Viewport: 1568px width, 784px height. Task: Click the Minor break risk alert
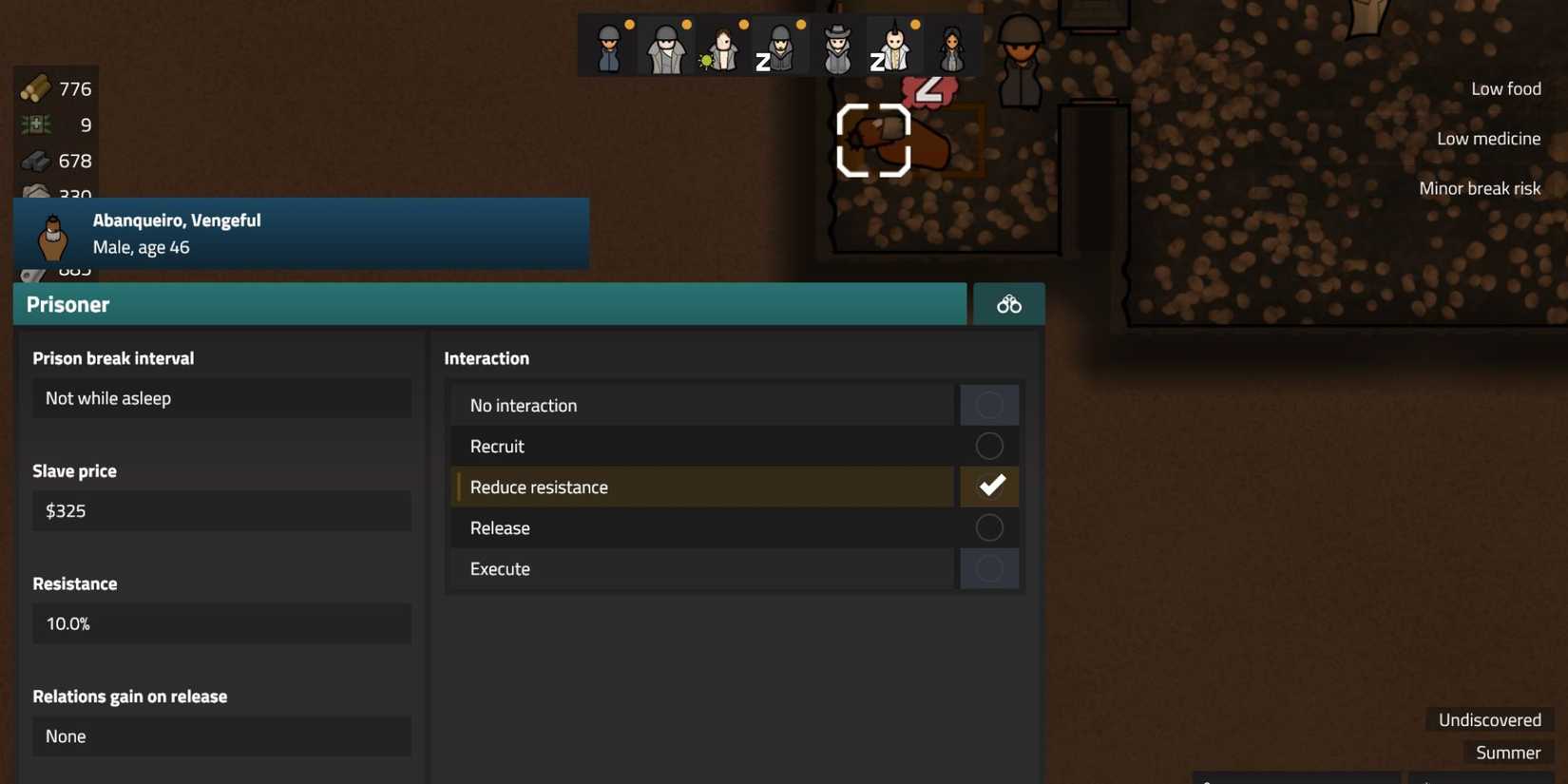[x=1480, y=187]
